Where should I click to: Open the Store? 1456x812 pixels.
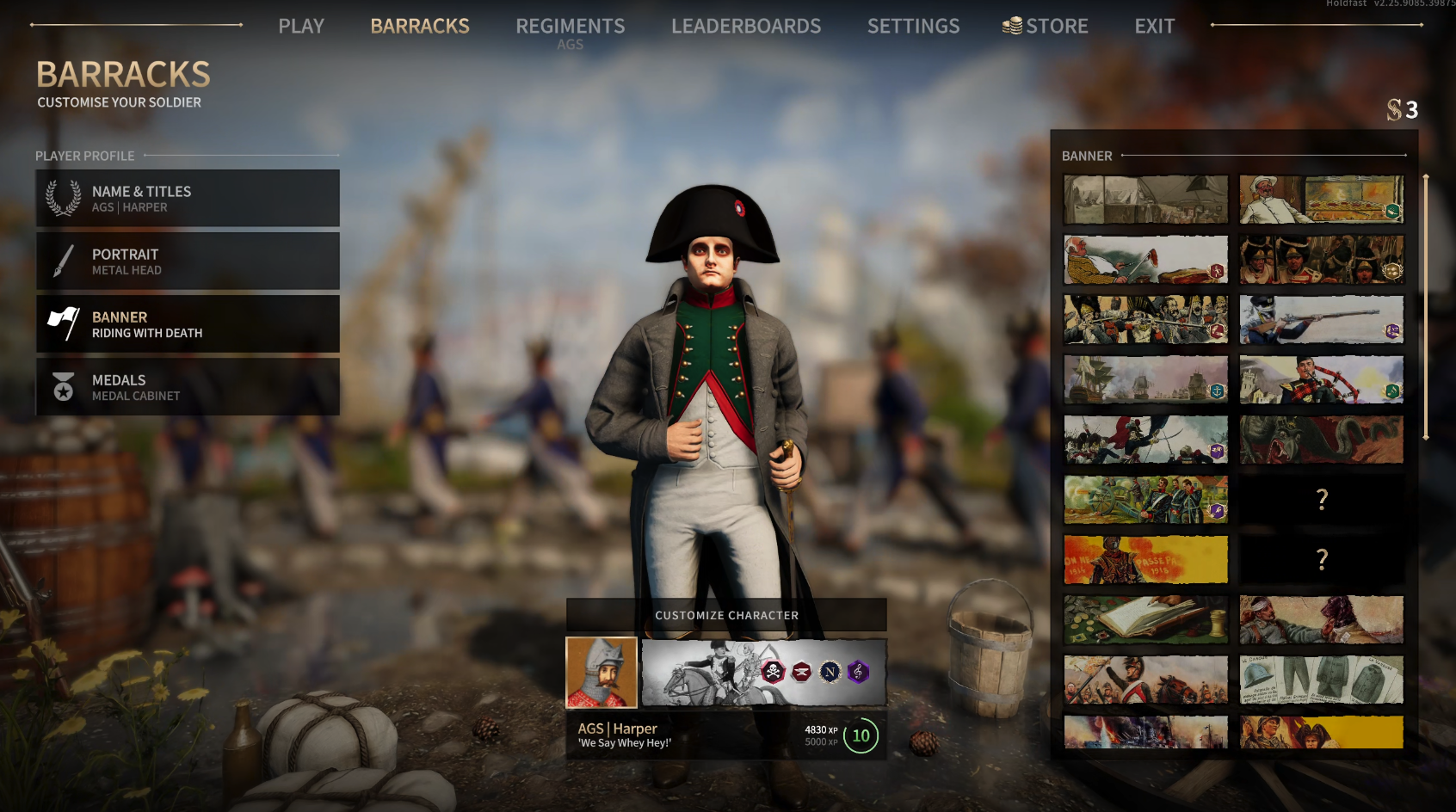[x=1046, y=27]
